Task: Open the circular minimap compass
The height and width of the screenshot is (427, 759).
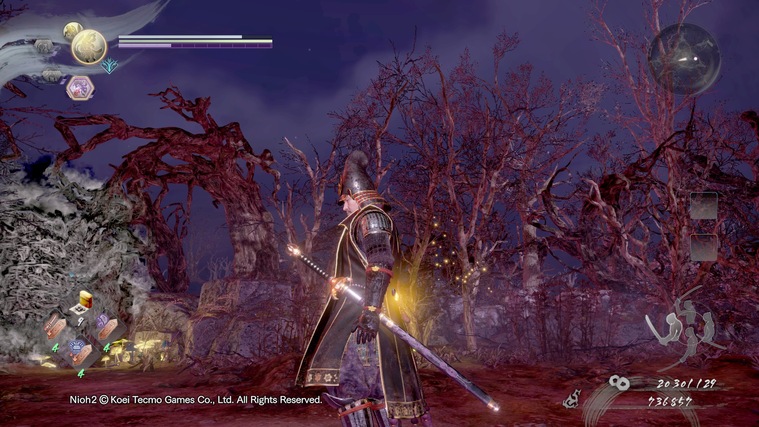Action: click(684, 58)
